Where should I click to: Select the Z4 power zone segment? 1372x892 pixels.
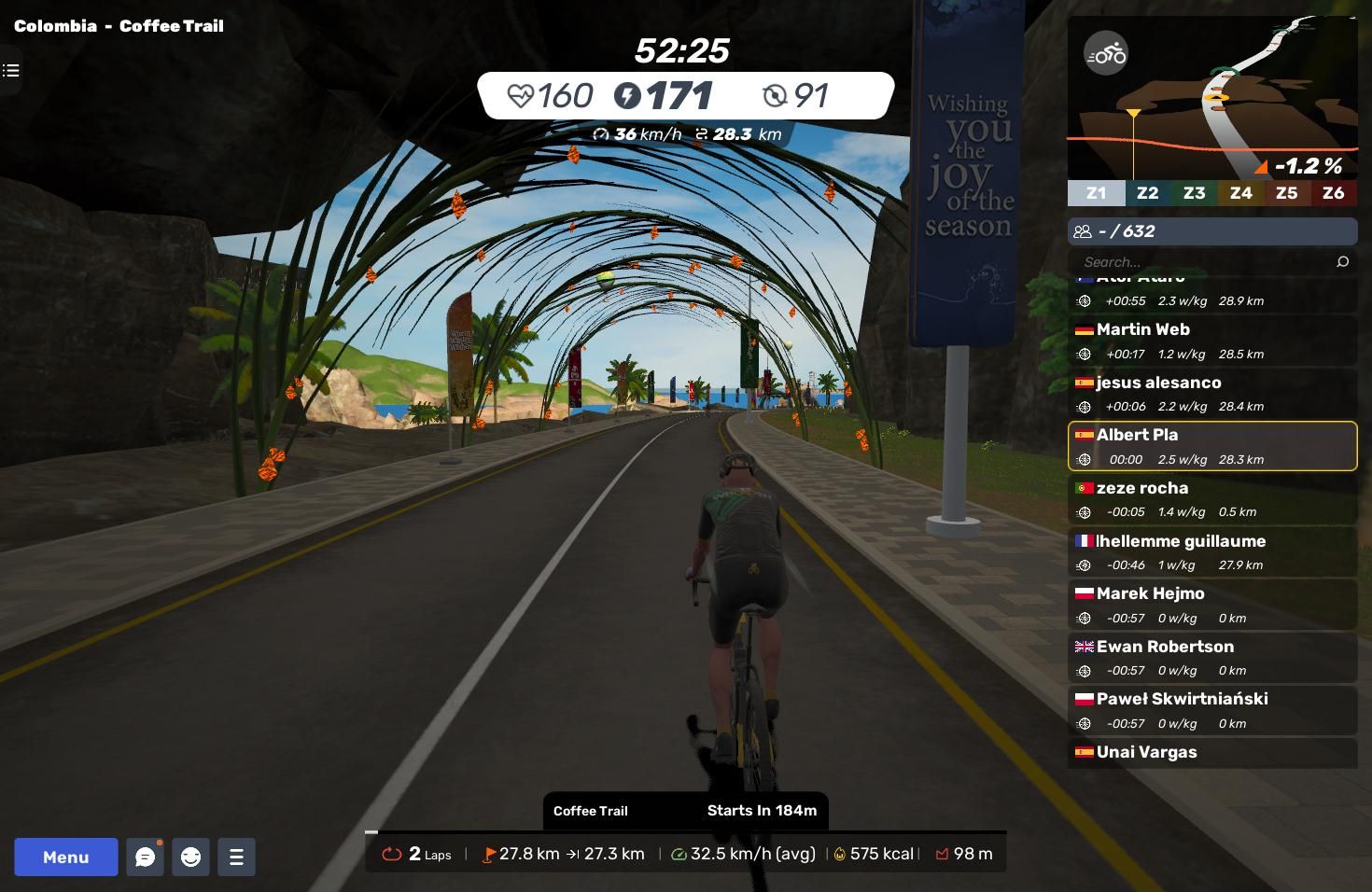(x=1240, y=193)
